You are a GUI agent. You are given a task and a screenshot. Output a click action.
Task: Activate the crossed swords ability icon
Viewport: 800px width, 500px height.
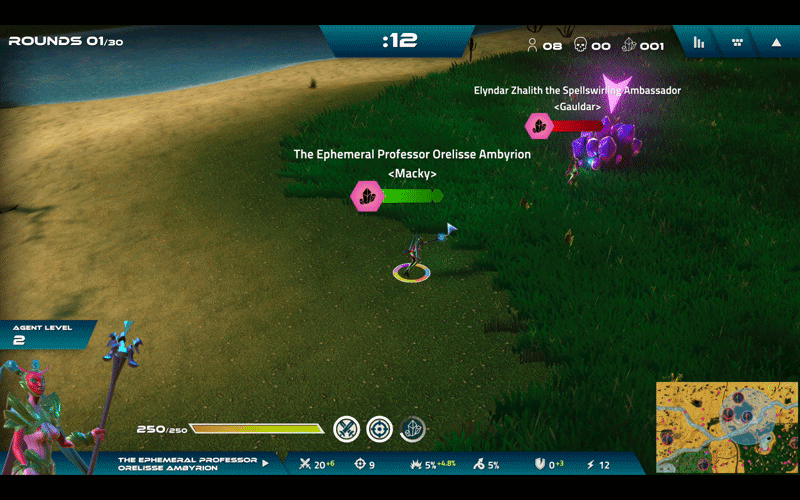coord(346,429)
